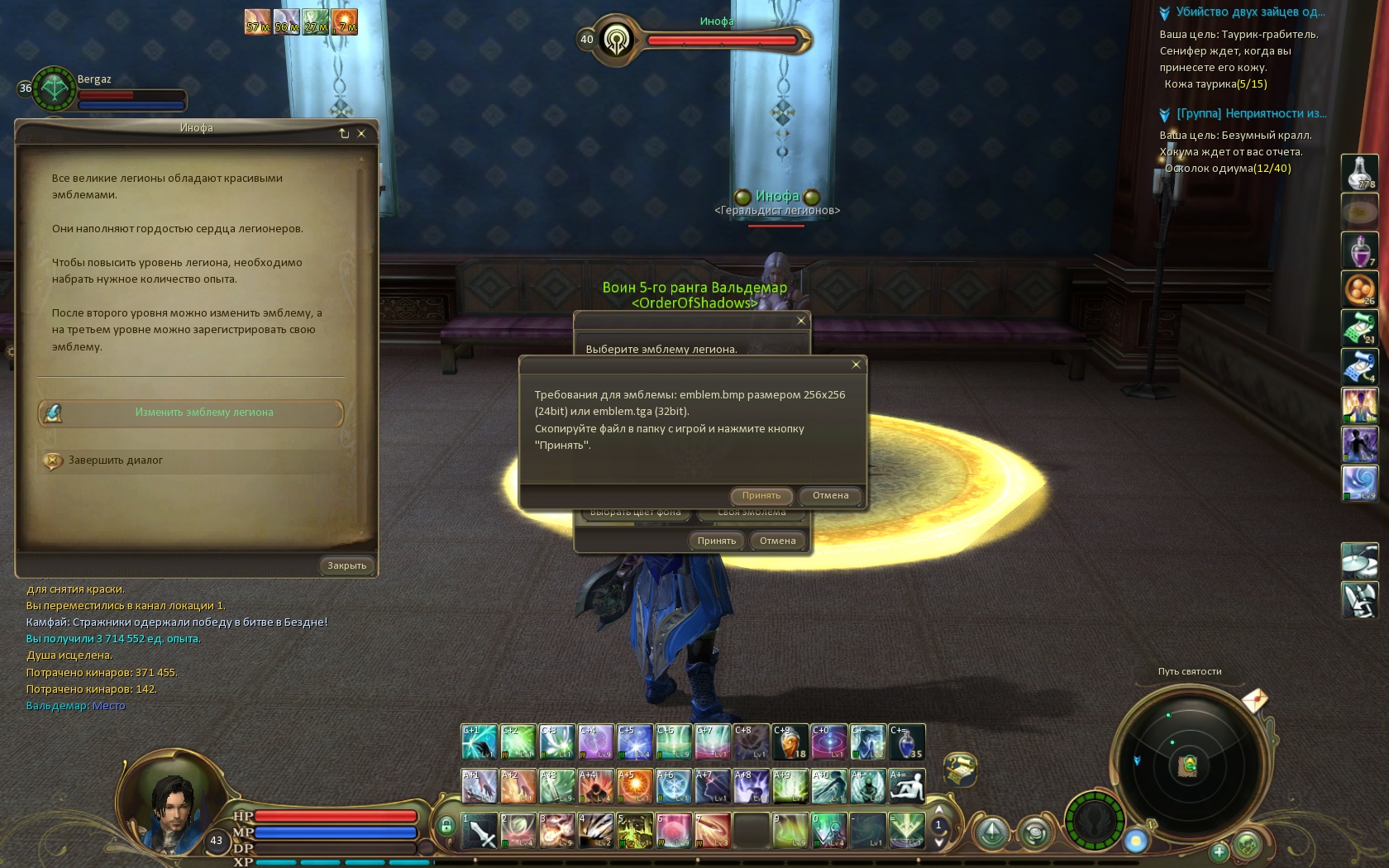
Task: Select the Bergaz party member portrait
Action: (x=54, y=89)
